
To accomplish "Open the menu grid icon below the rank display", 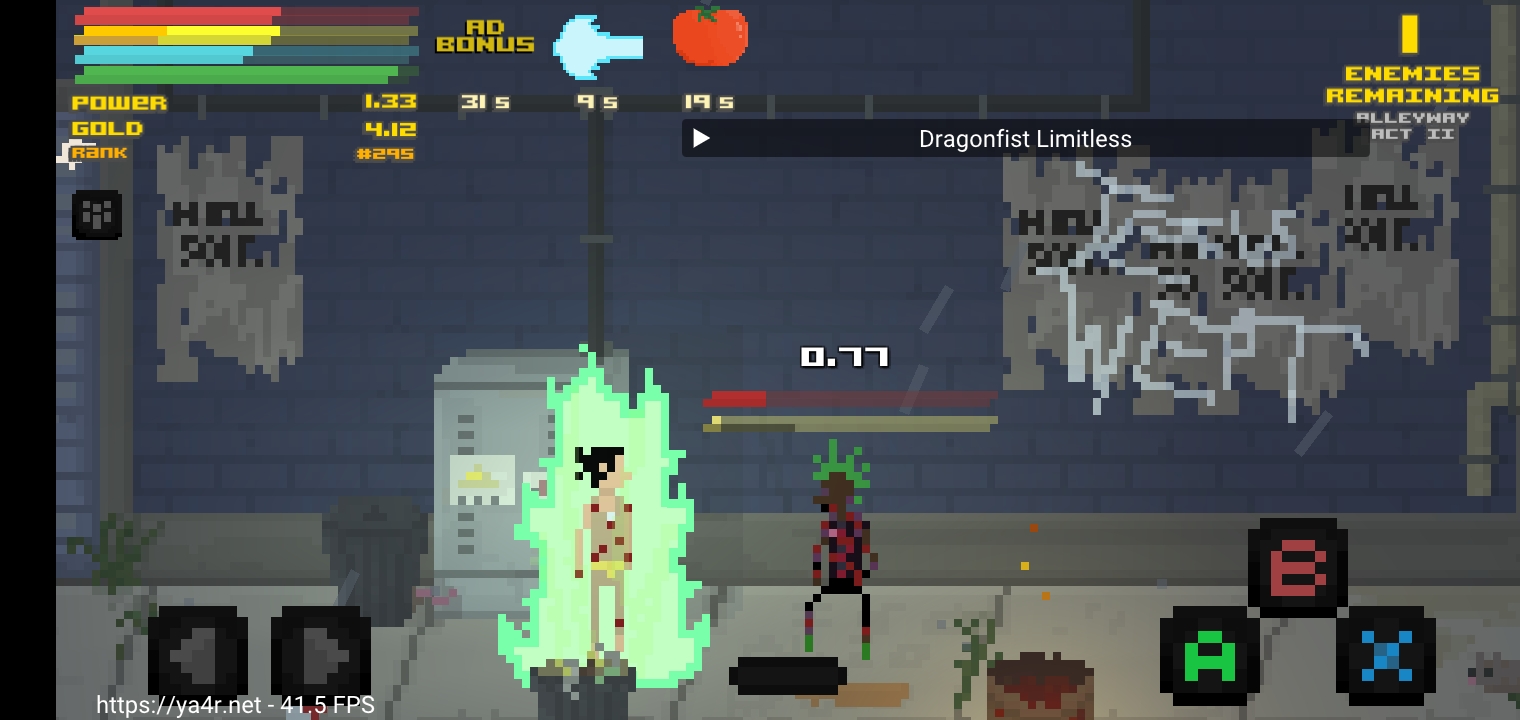I will point(96,214).
